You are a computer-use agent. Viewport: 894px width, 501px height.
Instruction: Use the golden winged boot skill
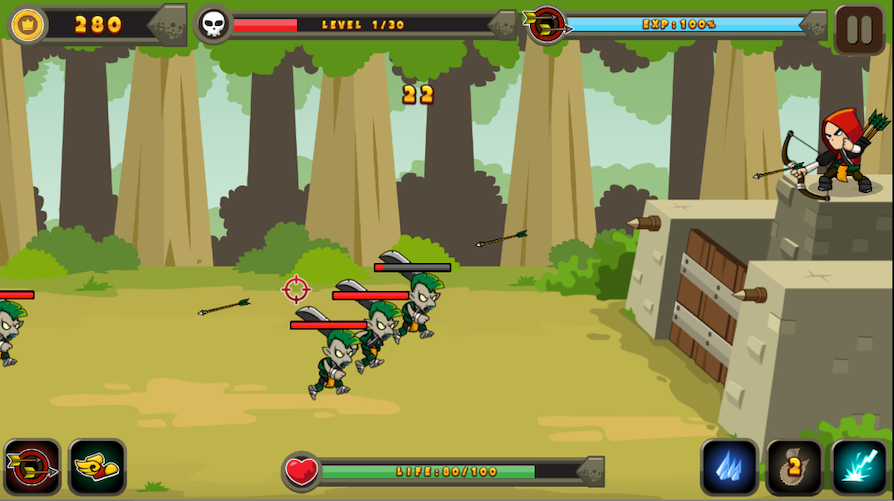97,467
